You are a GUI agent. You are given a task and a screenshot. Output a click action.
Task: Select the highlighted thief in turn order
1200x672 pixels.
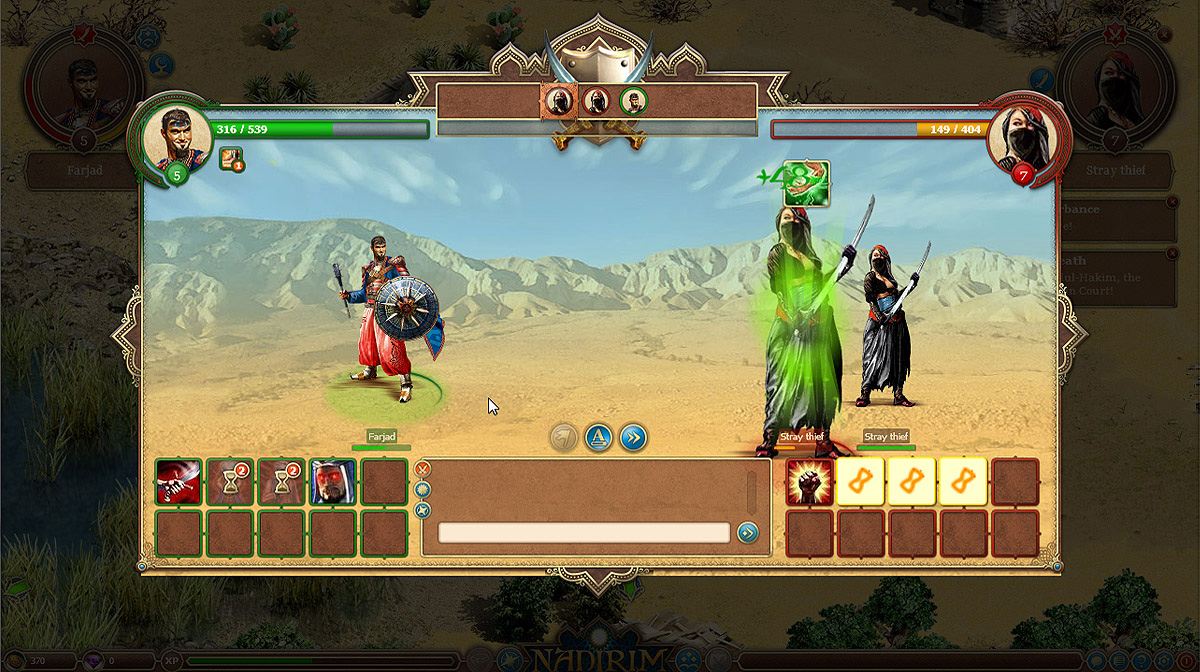(559, 100)
